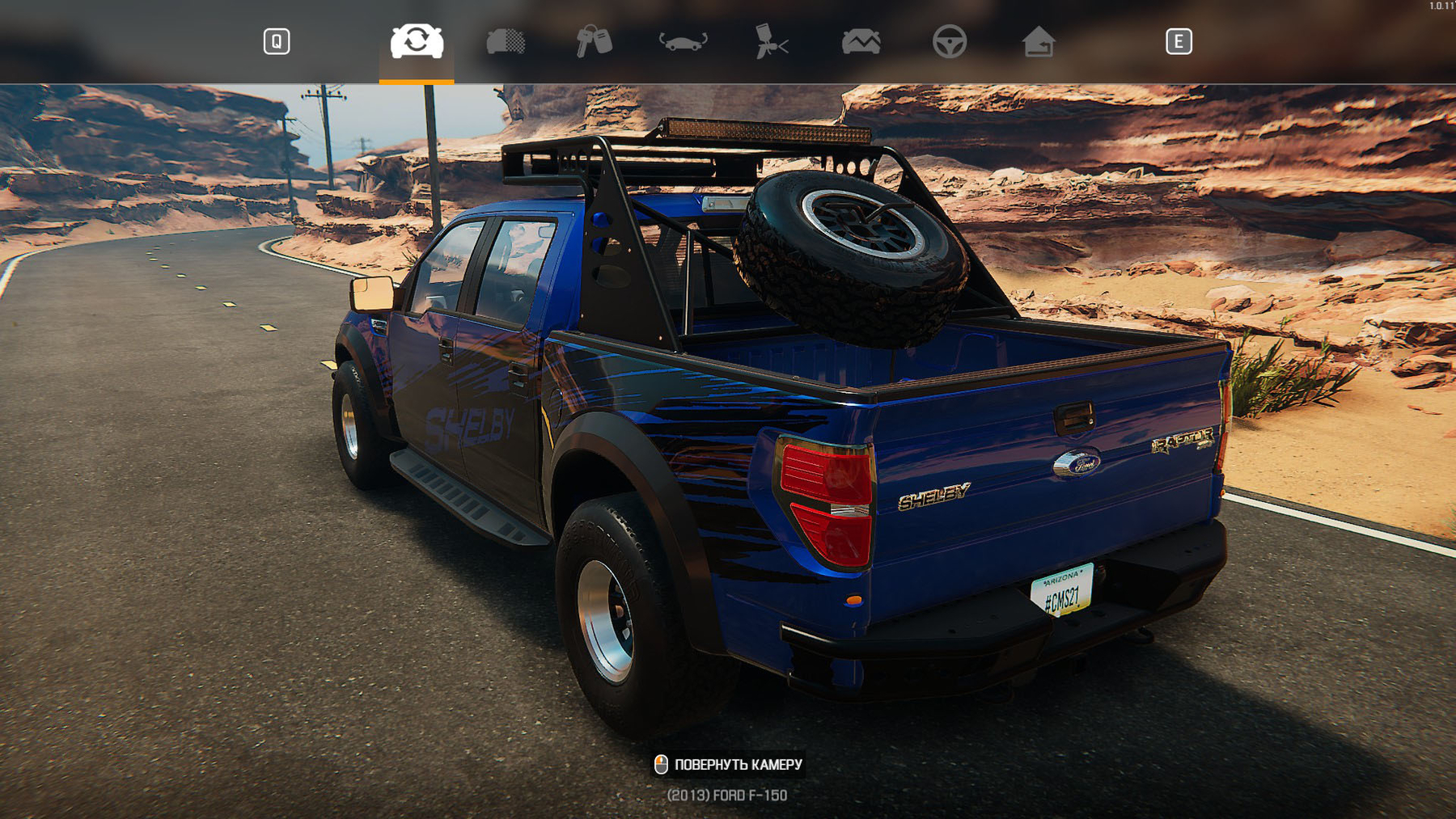Switch to the paint spray gun tab

tap(772, 41)
